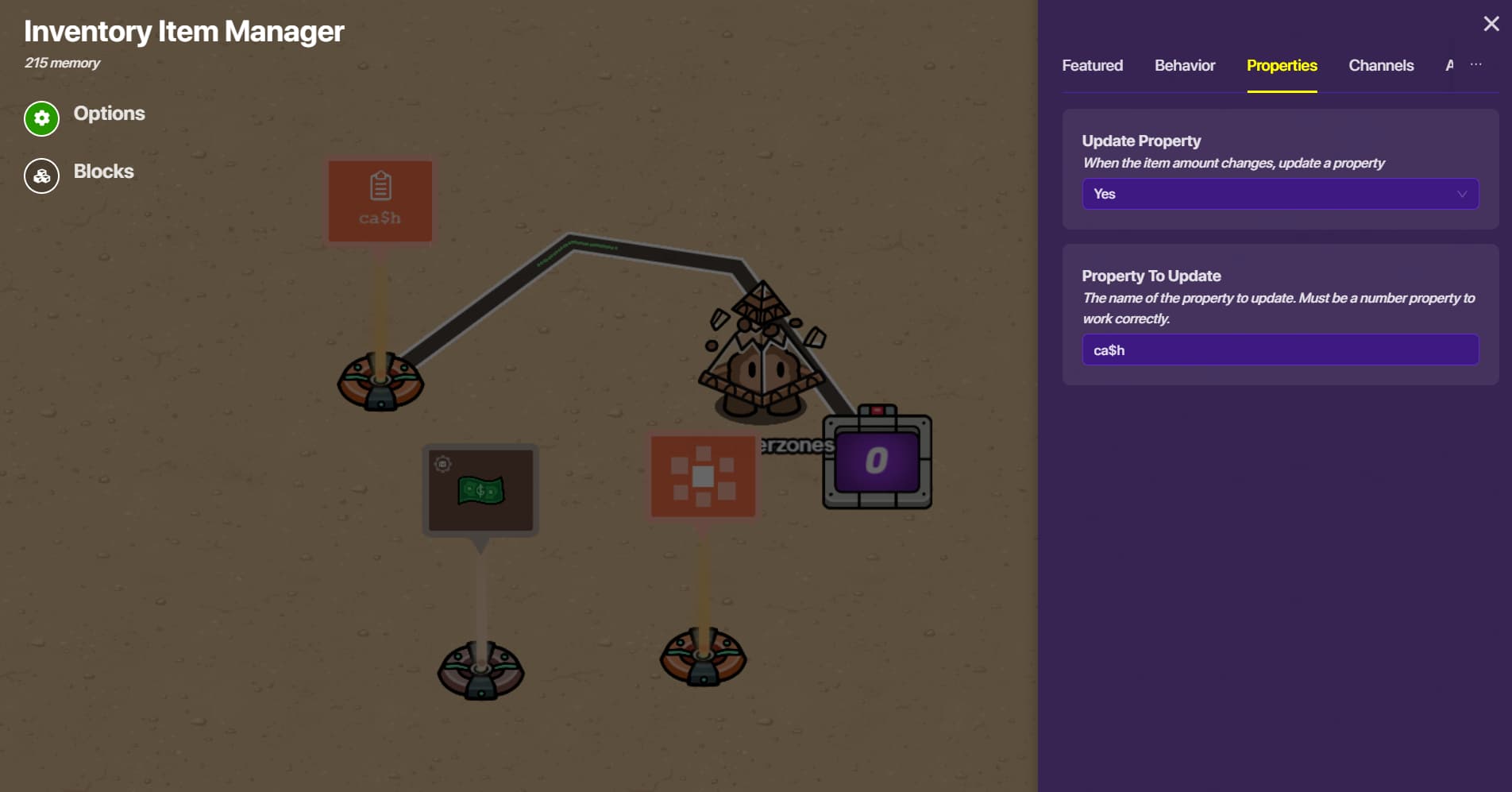Switch to the Featured tab

pos(1092,66)
